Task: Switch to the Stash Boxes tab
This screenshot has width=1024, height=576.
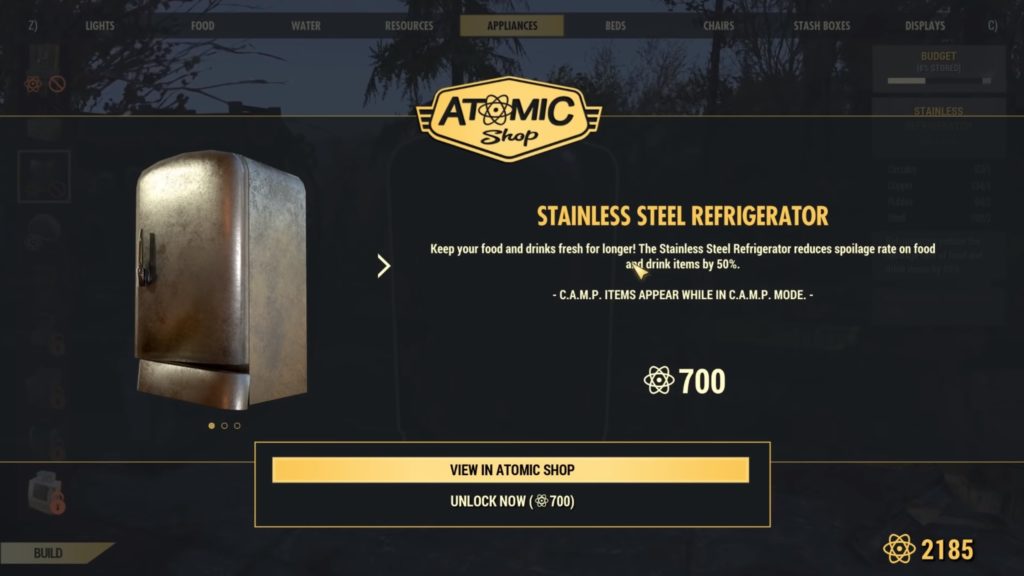Action: coord(821,26)
